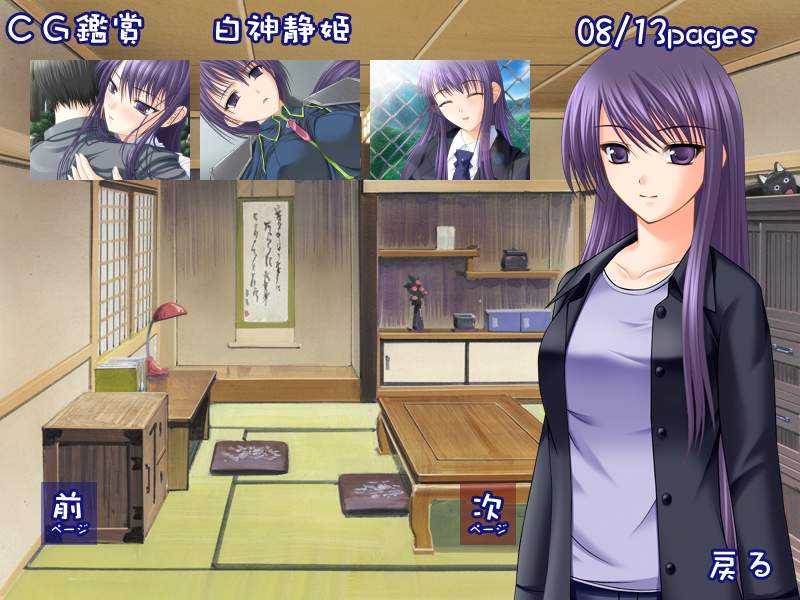Select the fence smiling girl thumbnail
800x600 pixels.
click(450, 120)
